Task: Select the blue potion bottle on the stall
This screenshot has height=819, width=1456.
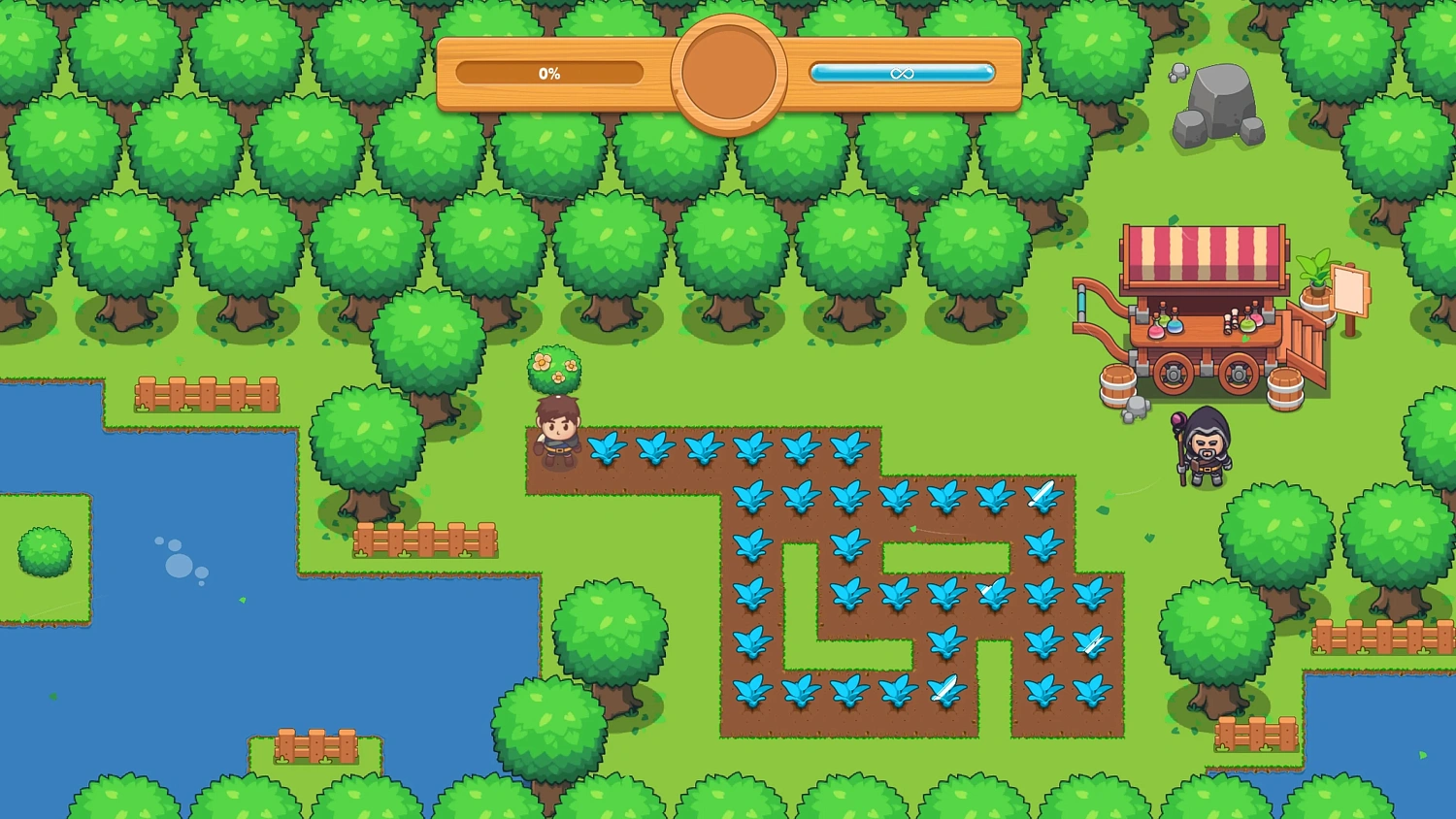Action: (1174, 325)
